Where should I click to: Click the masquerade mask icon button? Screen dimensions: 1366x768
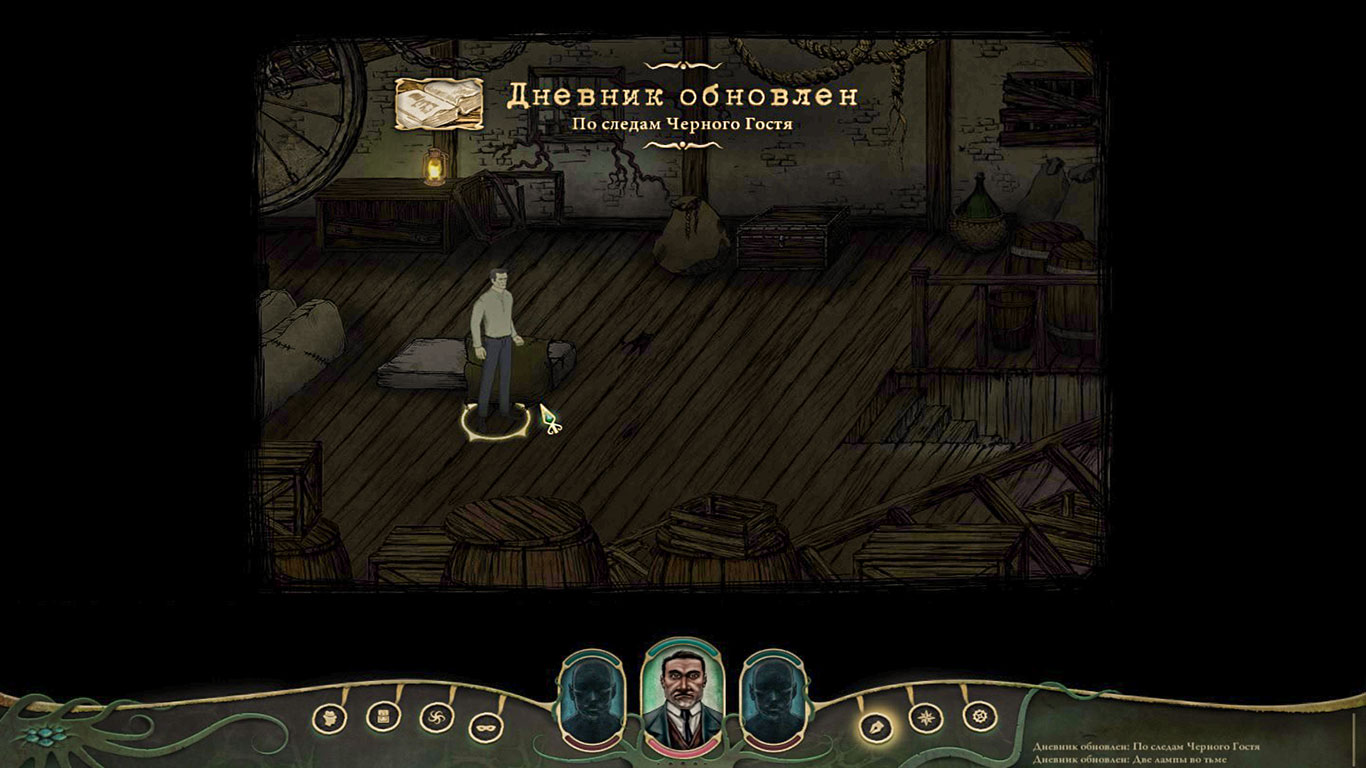(x=486, y=725)
